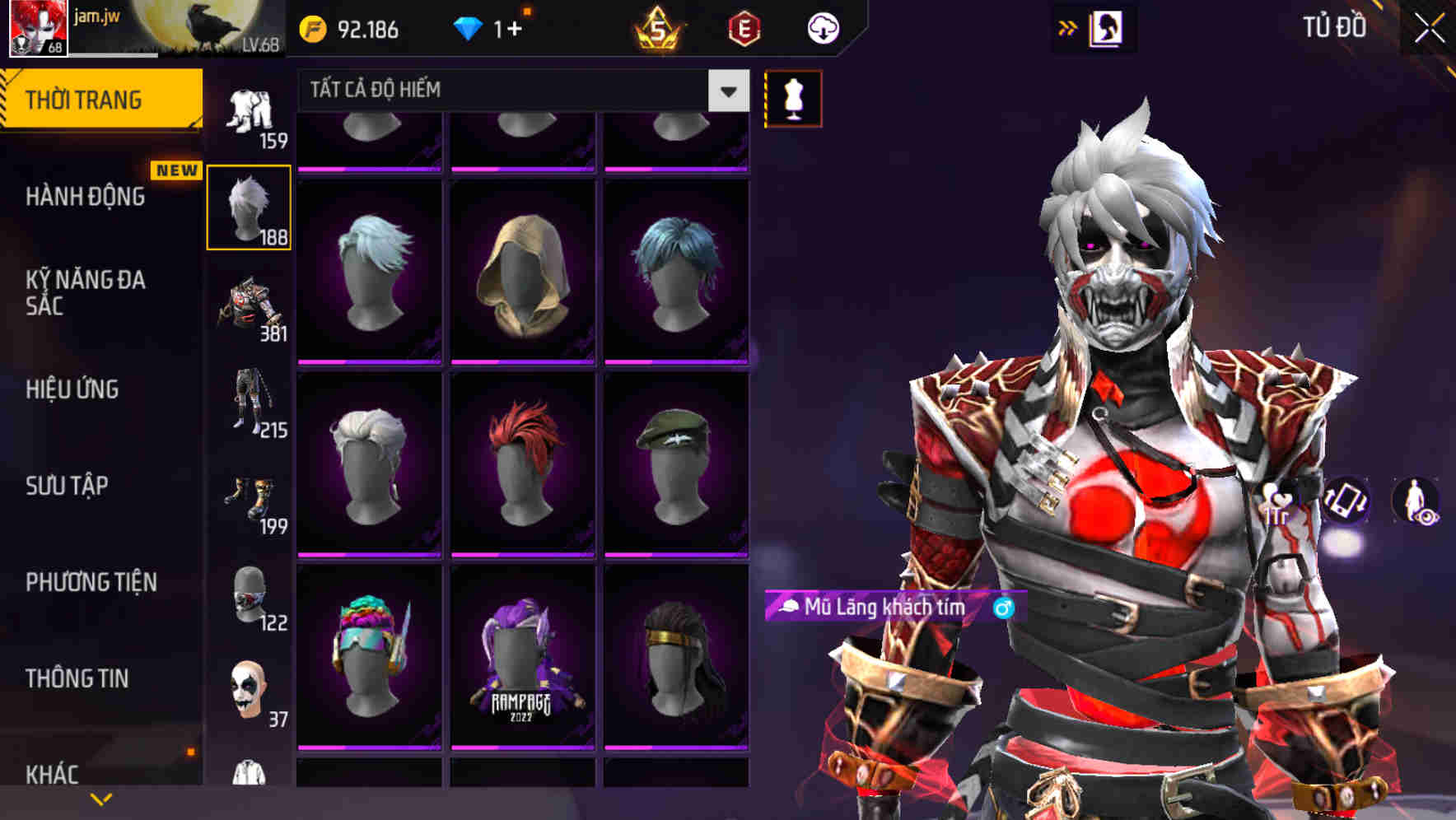This screenshot has height=820, width=1456.
Task: Select the hairstyle category icon showing 188
Action: coord(249,207)
